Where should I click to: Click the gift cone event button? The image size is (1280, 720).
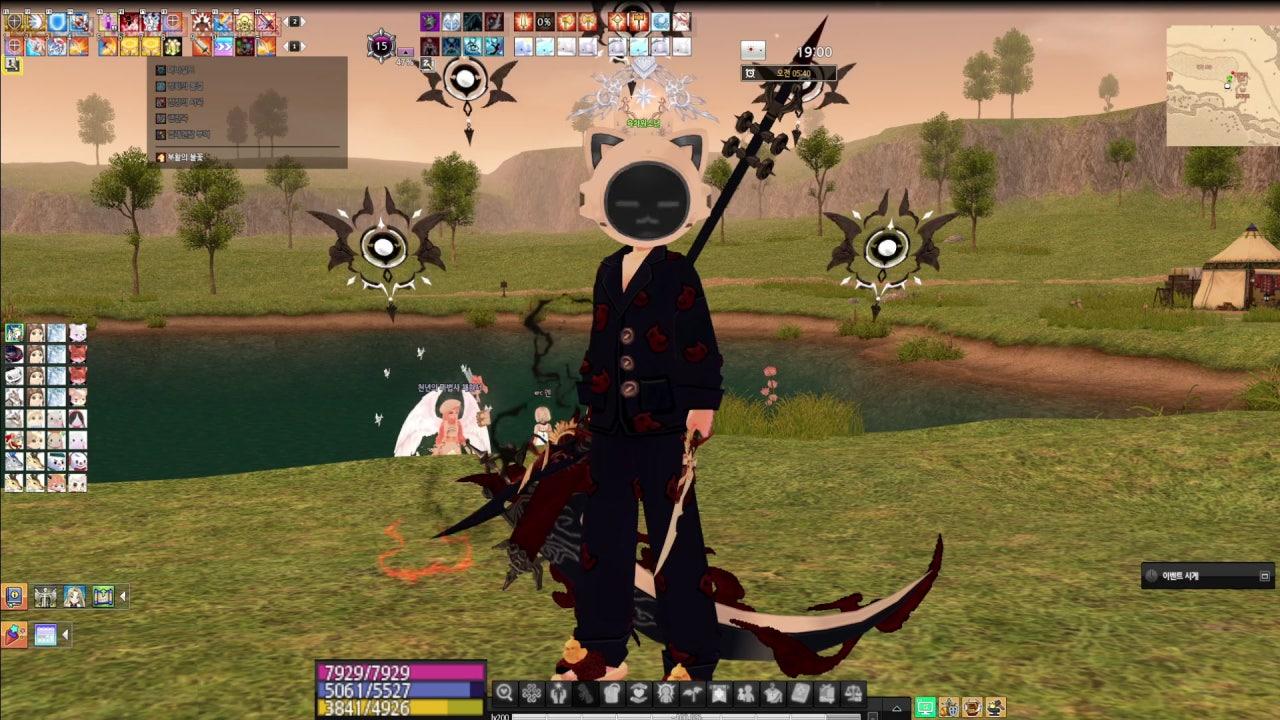point(15,634)
